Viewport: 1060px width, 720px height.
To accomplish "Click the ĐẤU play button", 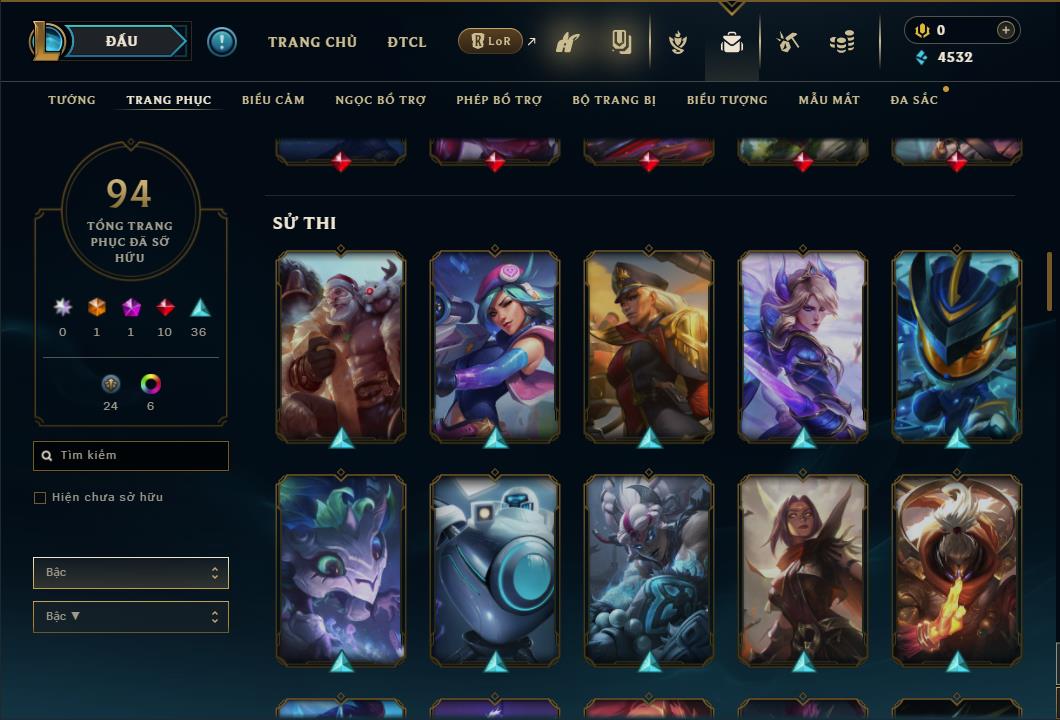I will point(122,41).
